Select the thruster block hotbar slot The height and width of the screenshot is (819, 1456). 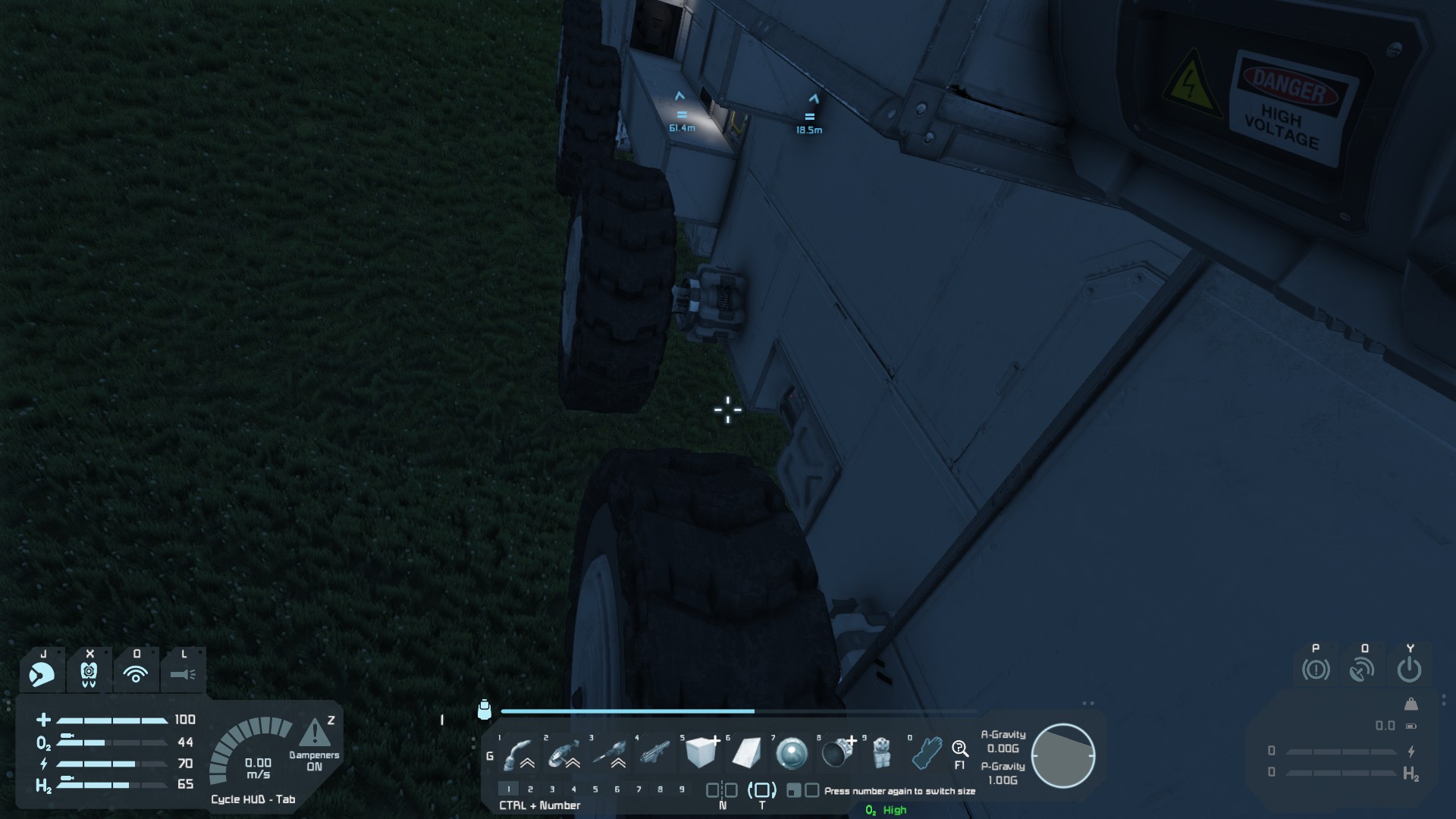click(837, 754)
